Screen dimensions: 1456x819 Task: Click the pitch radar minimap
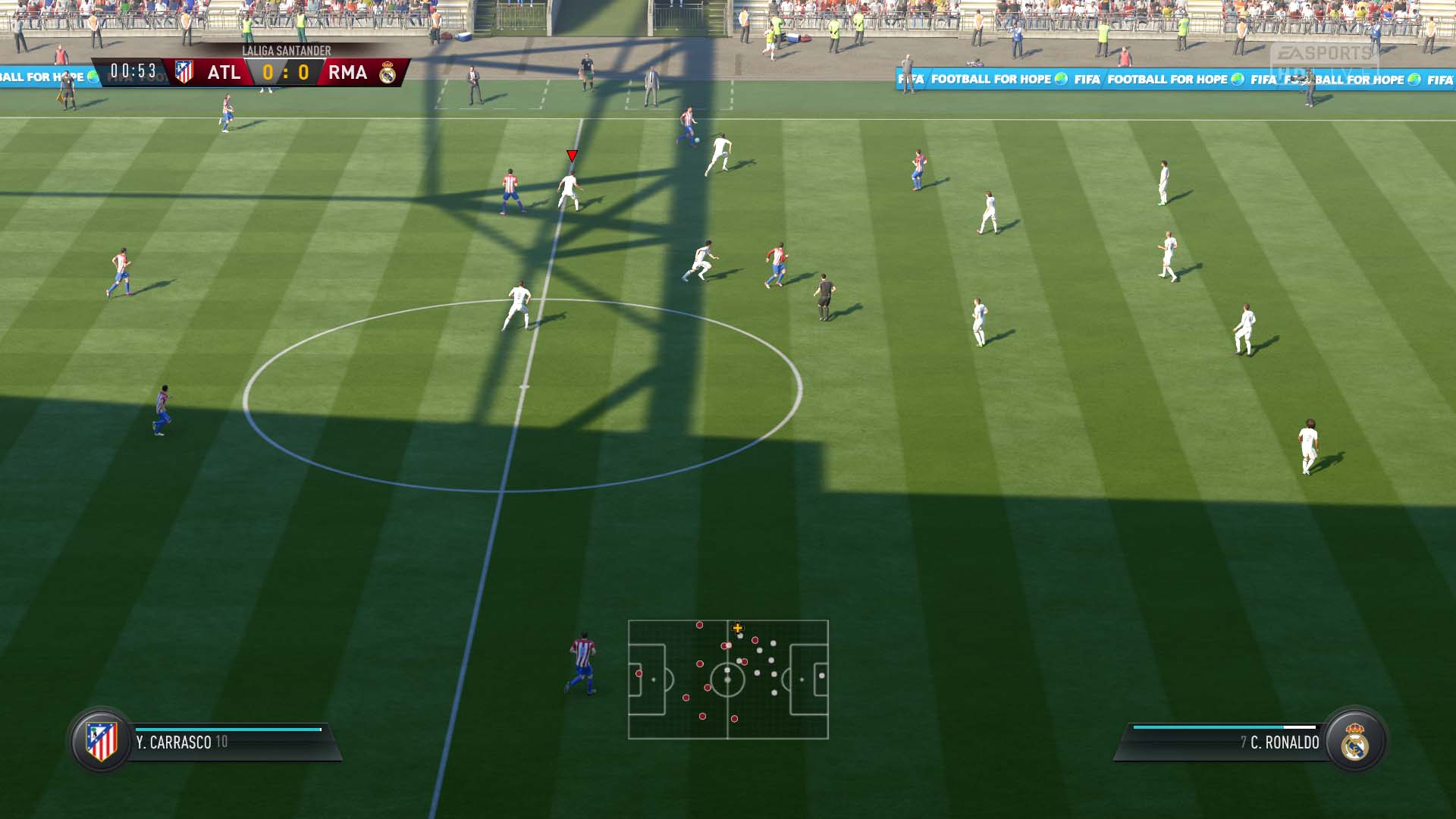pos(728,679)
